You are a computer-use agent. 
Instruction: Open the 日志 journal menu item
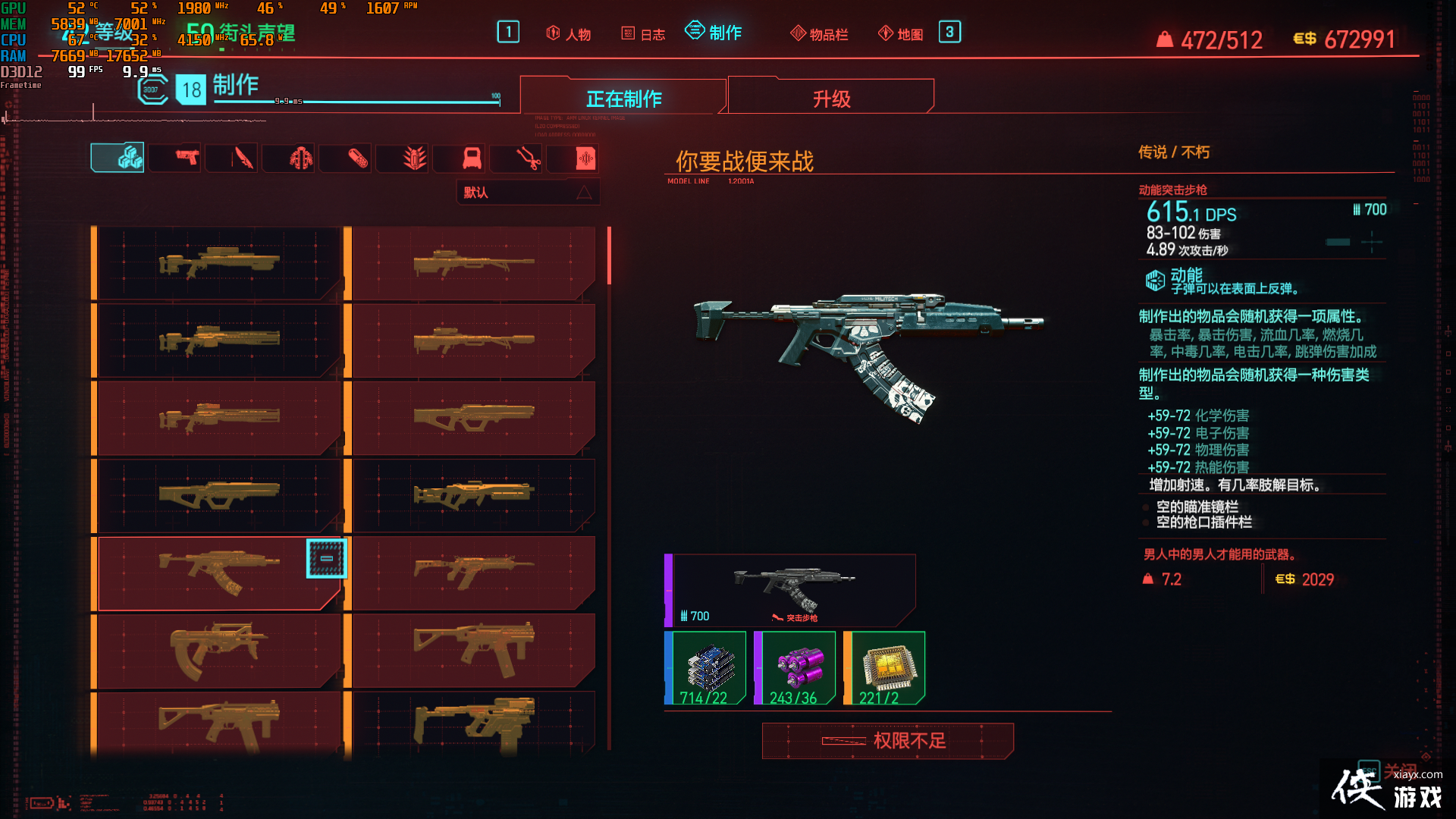click(x=643, y=33)
